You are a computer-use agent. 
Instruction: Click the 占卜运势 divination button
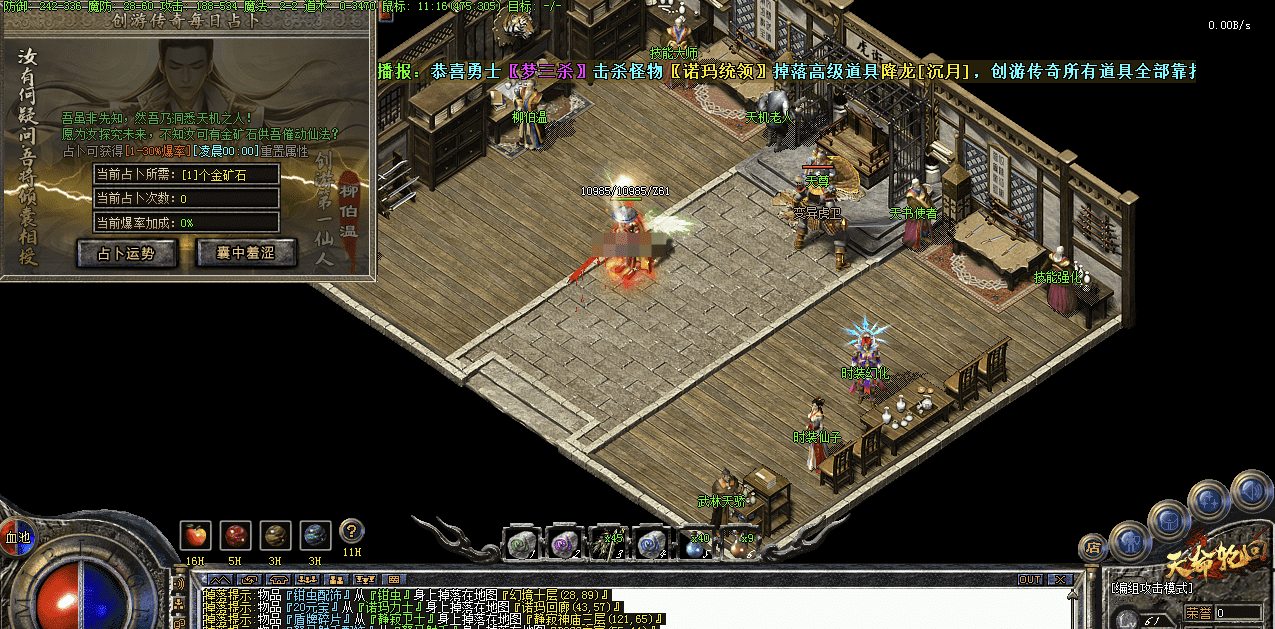pos(127,254)
